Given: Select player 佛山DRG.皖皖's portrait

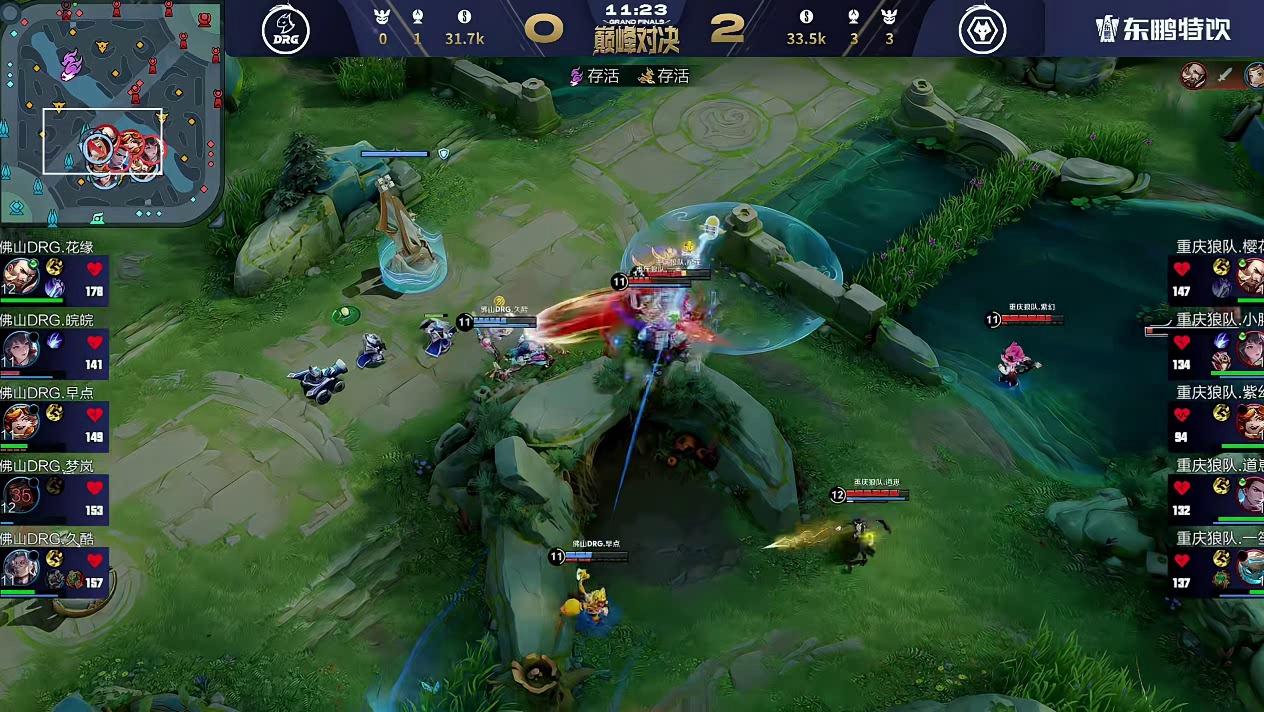Looking at the screenshot, I should [x=21, y=347].
